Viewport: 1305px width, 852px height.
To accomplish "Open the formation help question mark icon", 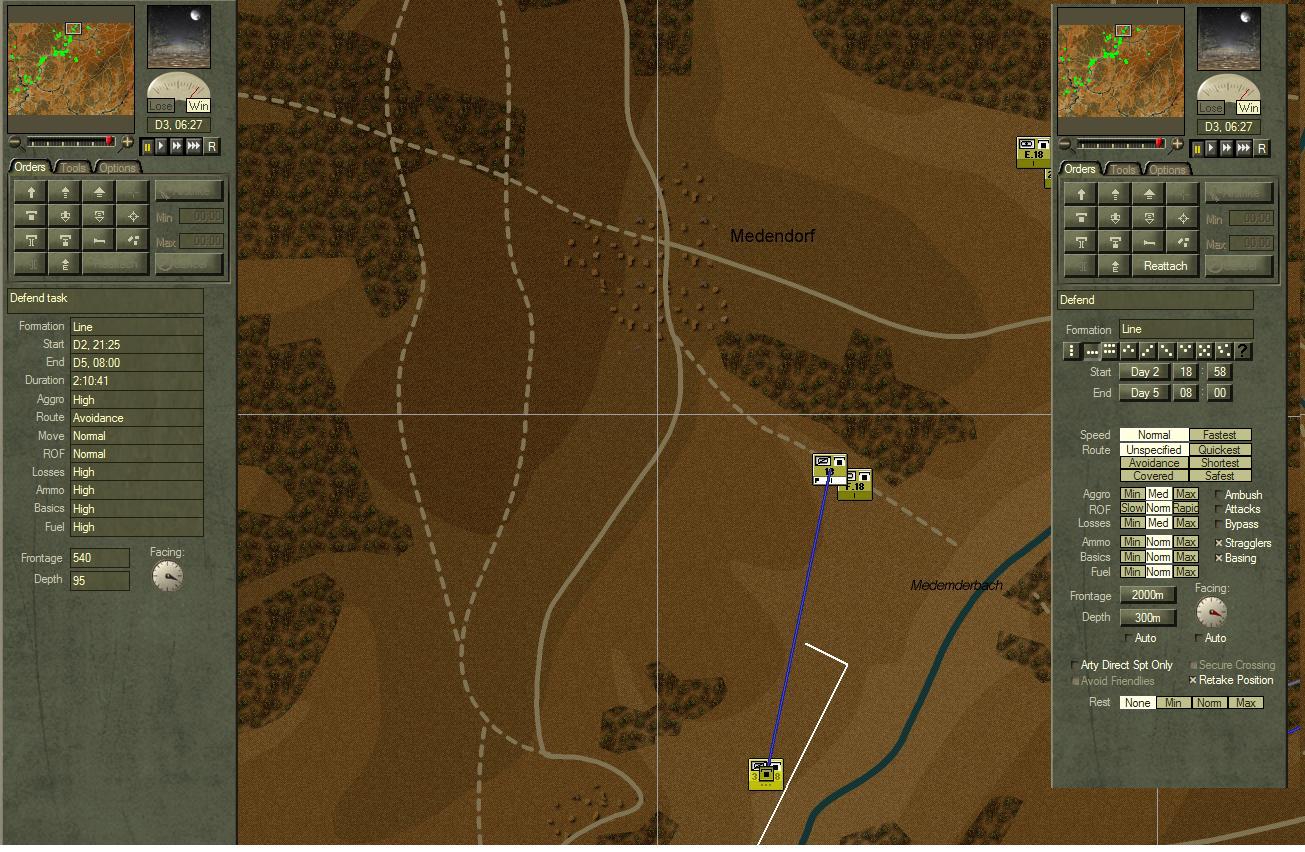I will point(1242,350).
